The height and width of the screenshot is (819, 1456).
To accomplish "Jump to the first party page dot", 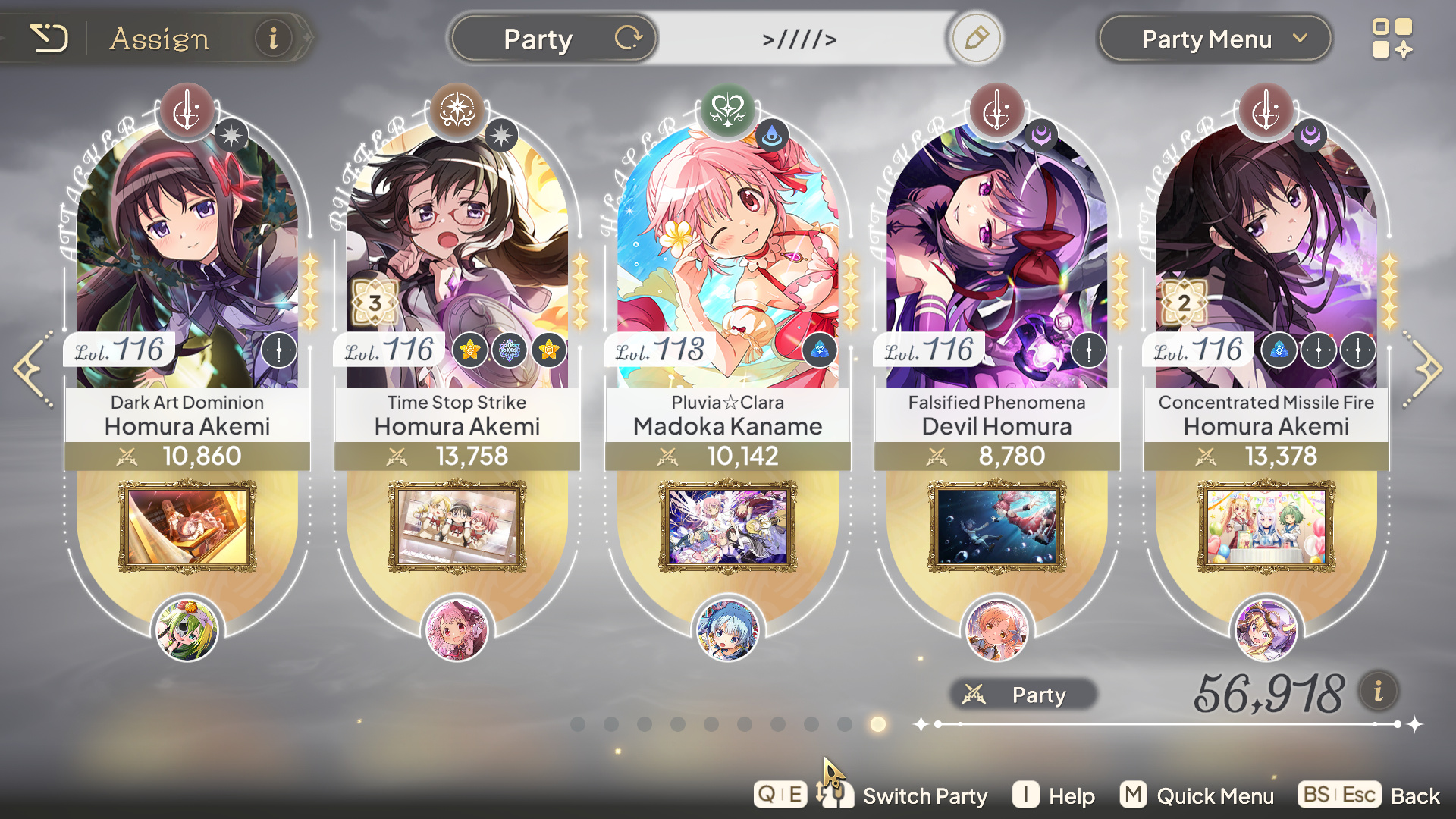I will [x=578, y=724].
